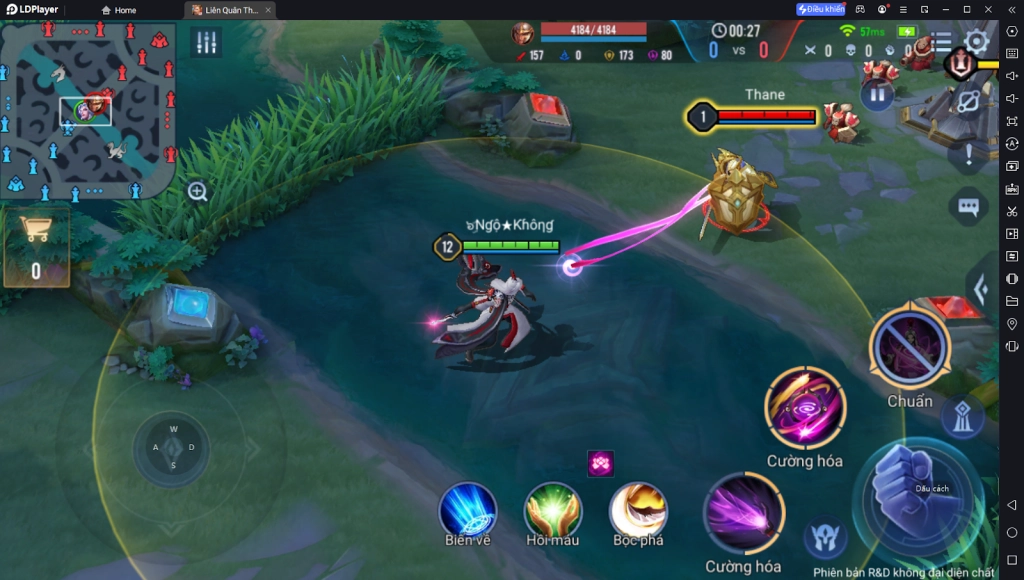Select the pink equipment icon above the skills

(601, 463)
